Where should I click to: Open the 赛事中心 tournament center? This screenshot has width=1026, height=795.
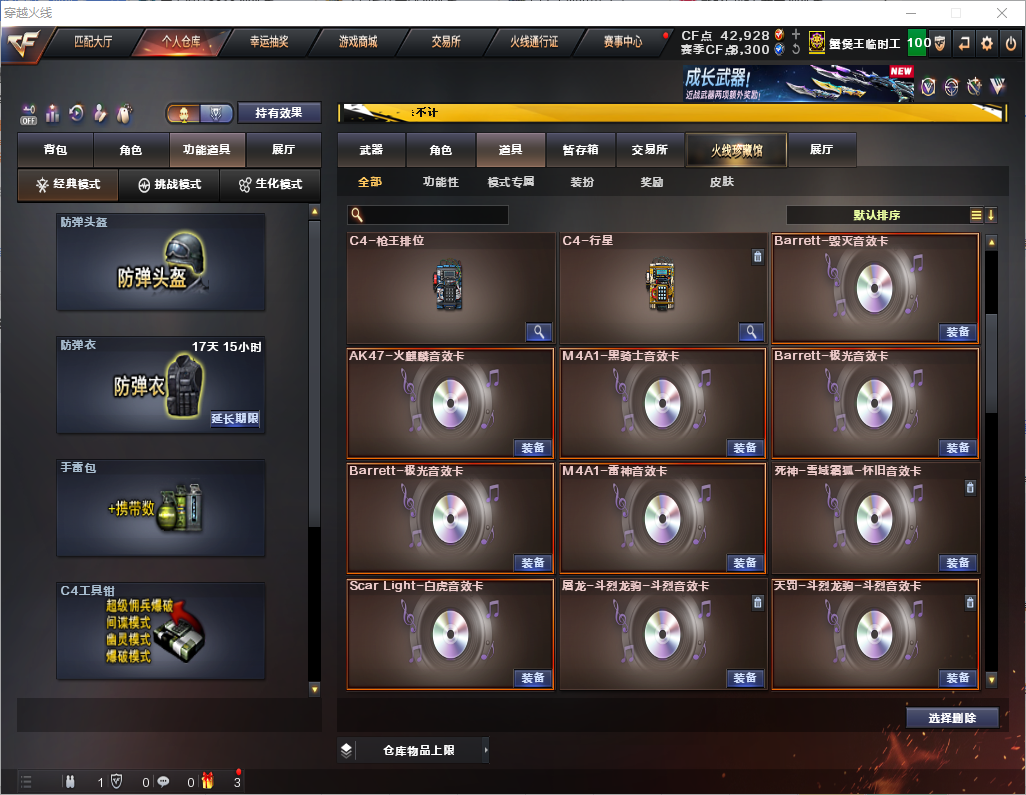pyautogui.click(x=622, y=42)
